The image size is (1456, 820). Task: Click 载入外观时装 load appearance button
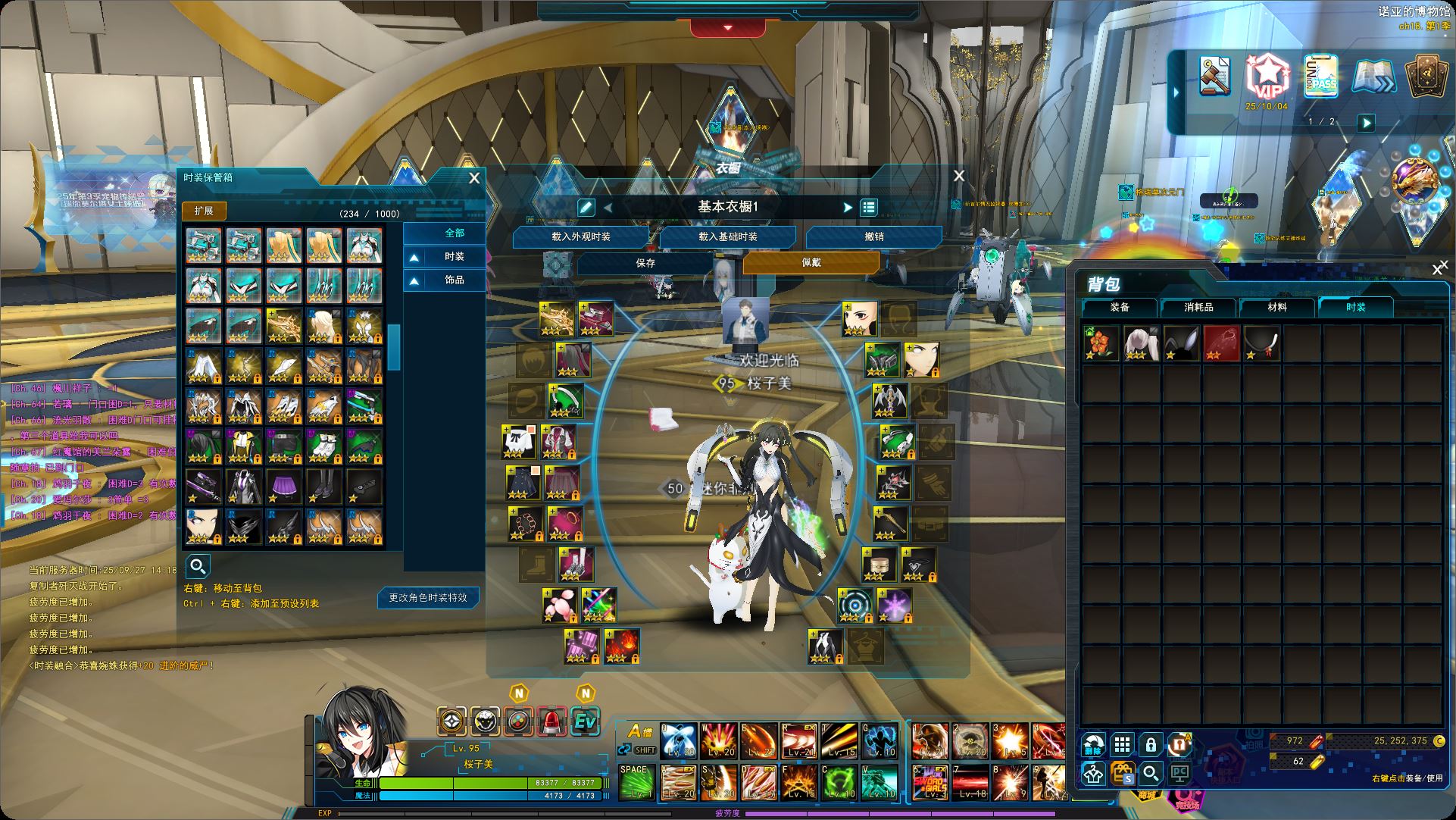(580, 237)
